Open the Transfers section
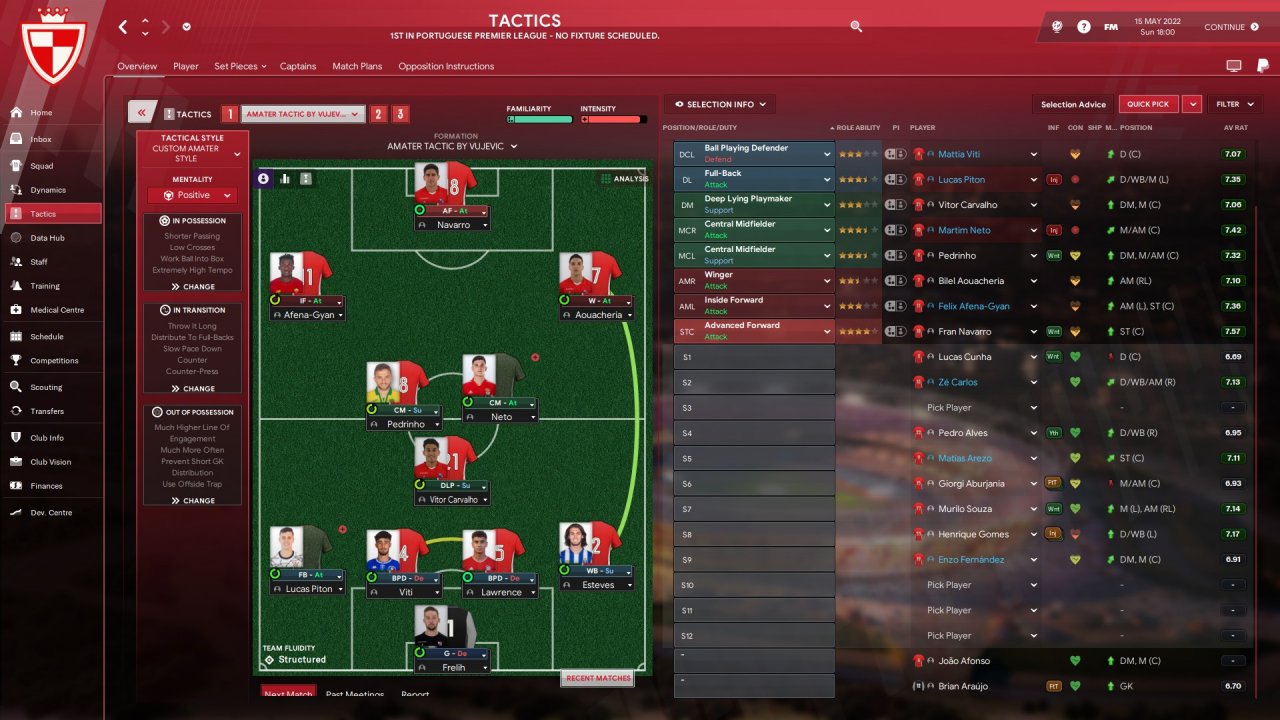1280x720 pixels. [46, 411]
